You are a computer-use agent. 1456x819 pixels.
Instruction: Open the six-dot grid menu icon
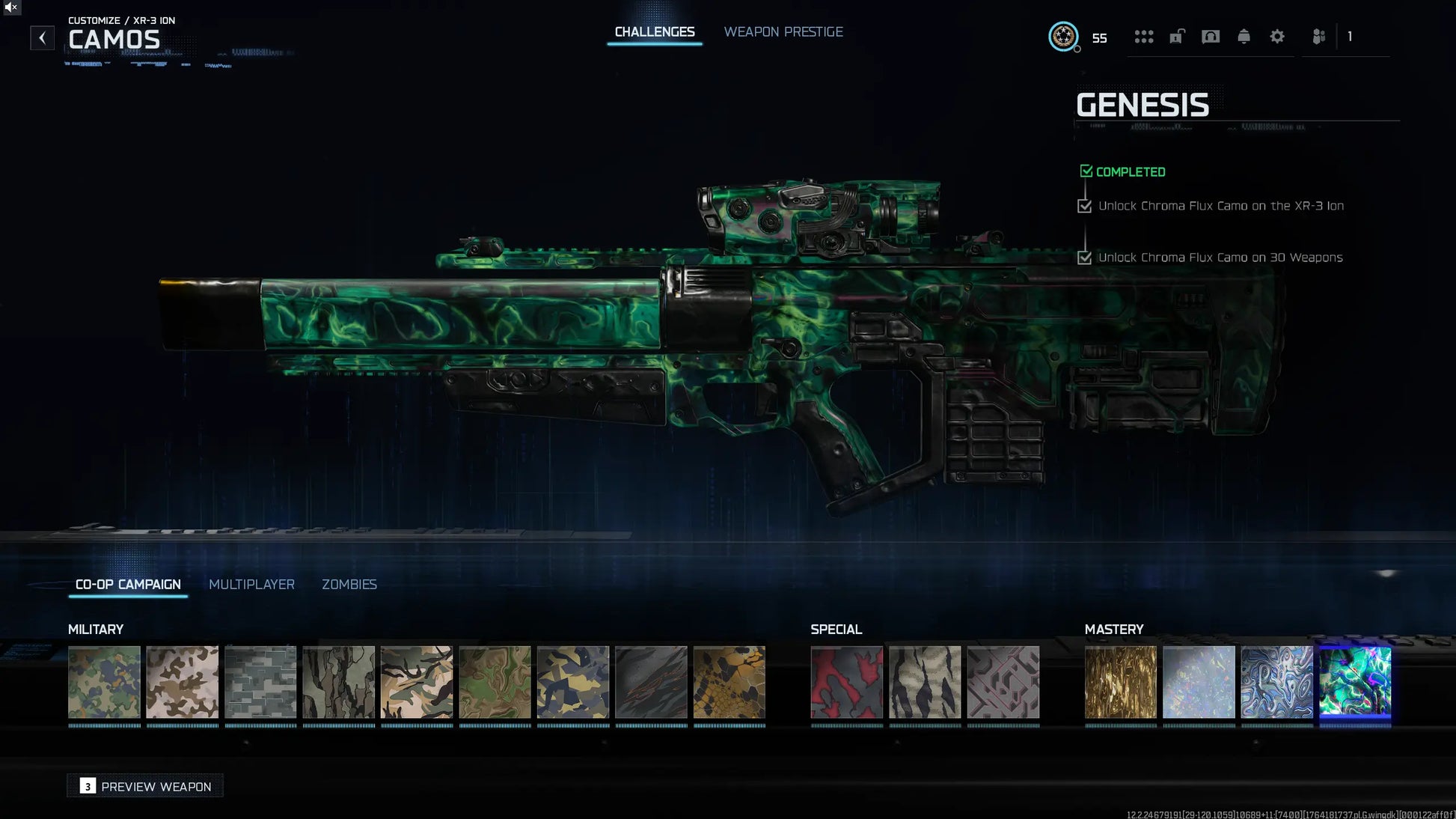point(1143,37)
